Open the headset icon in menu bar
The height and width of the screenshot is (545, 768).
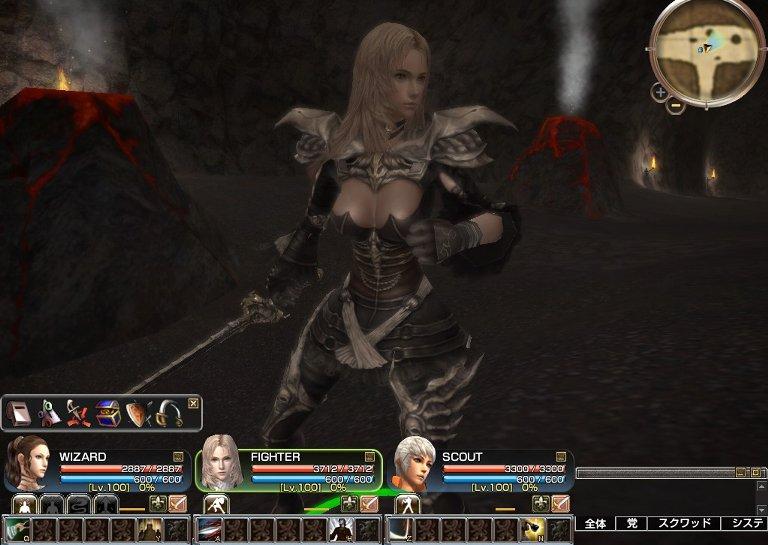point(166,412)
